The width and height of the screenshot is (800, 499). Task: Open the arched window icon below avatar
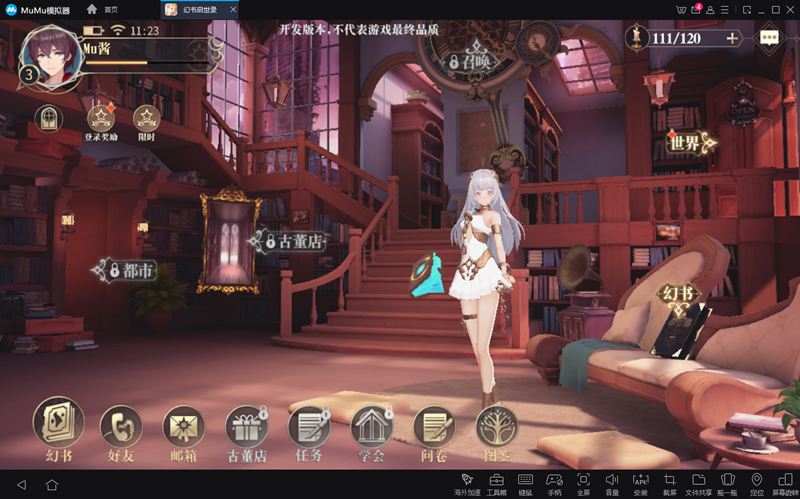(49, 119)
